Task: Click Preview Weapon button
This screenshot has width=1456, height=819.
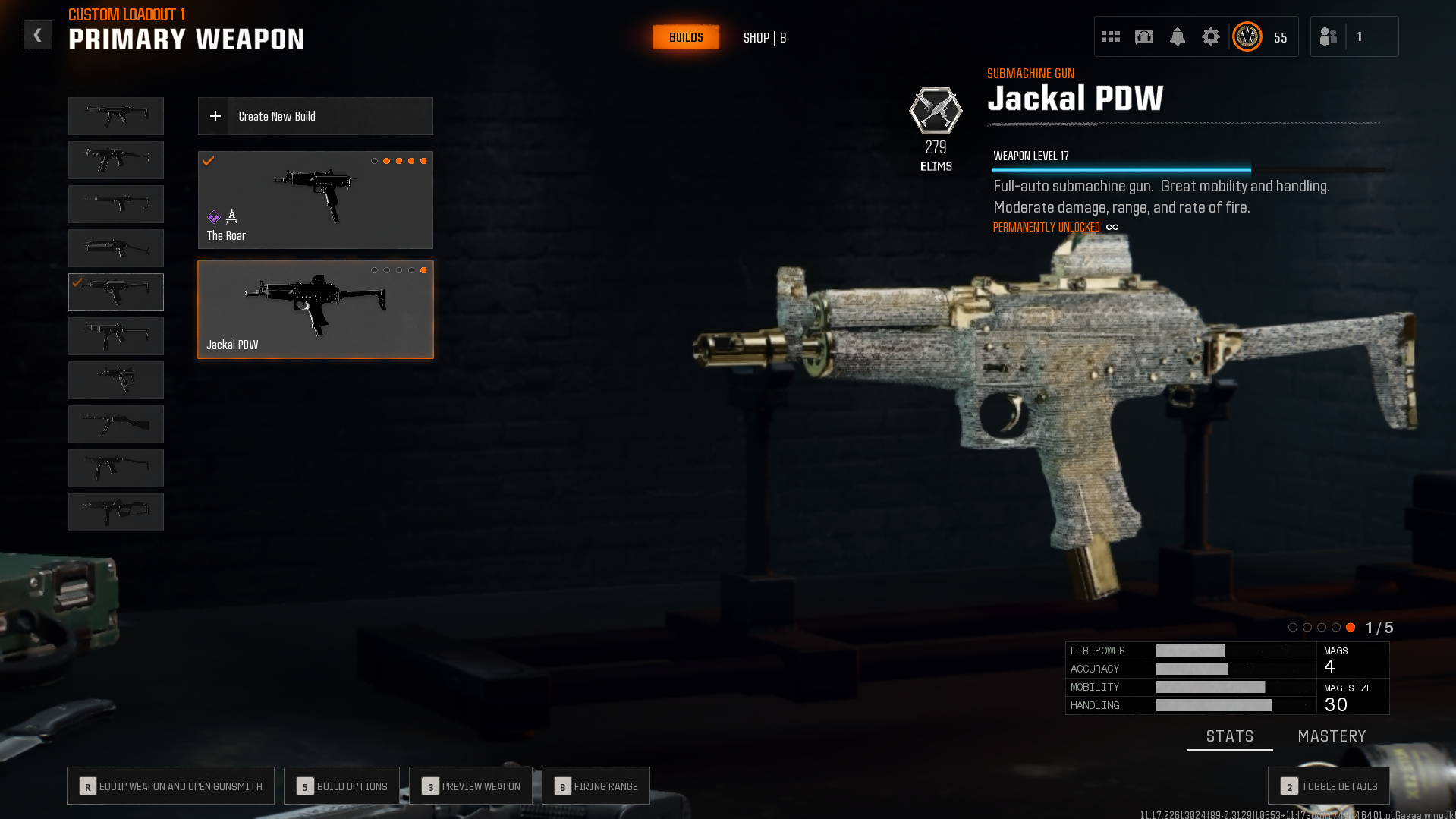Action: click(470, 786)
